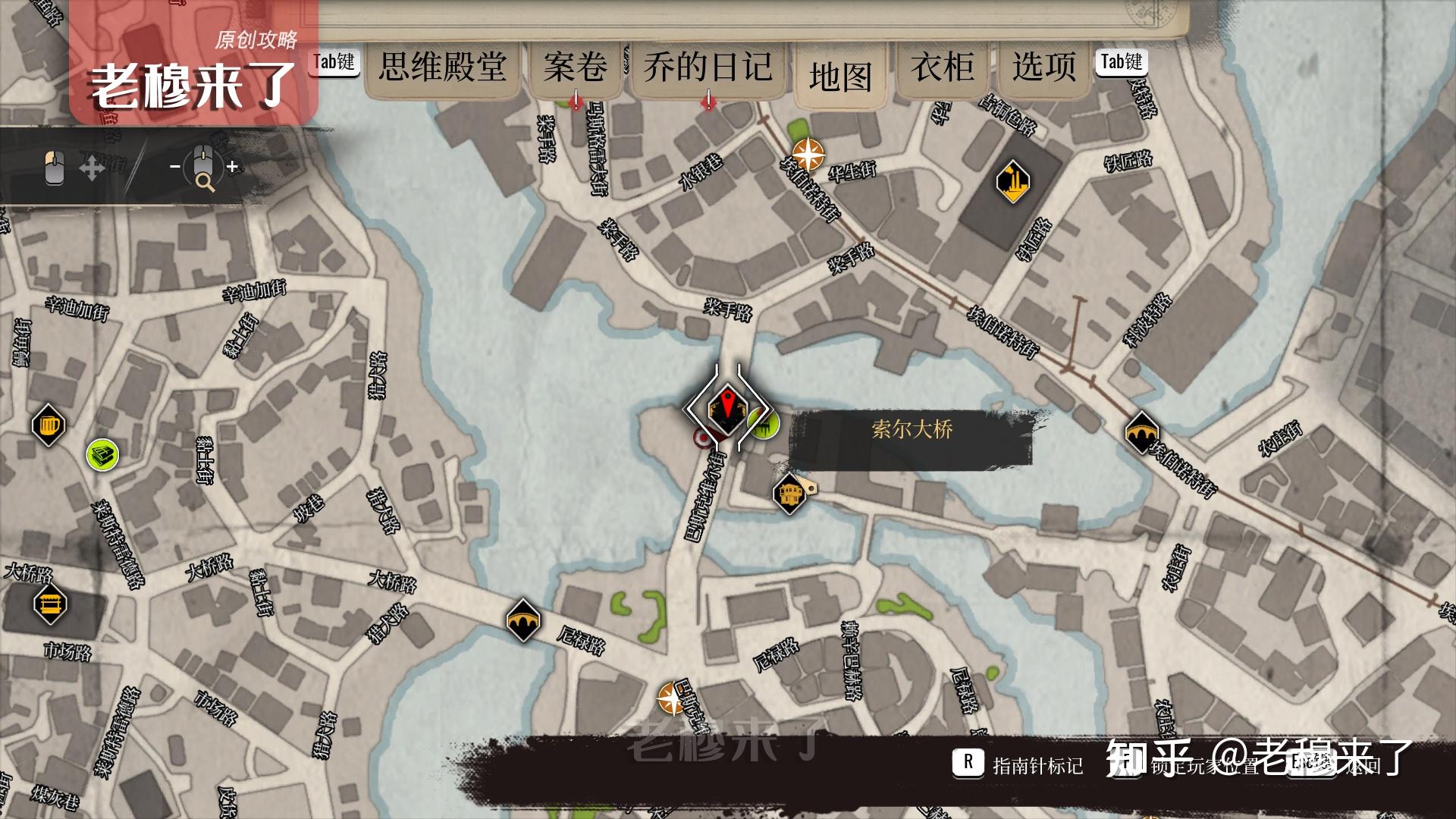Select the market stall marker
The width and height of the screenshot is (1456, 819).
point(50,604)
